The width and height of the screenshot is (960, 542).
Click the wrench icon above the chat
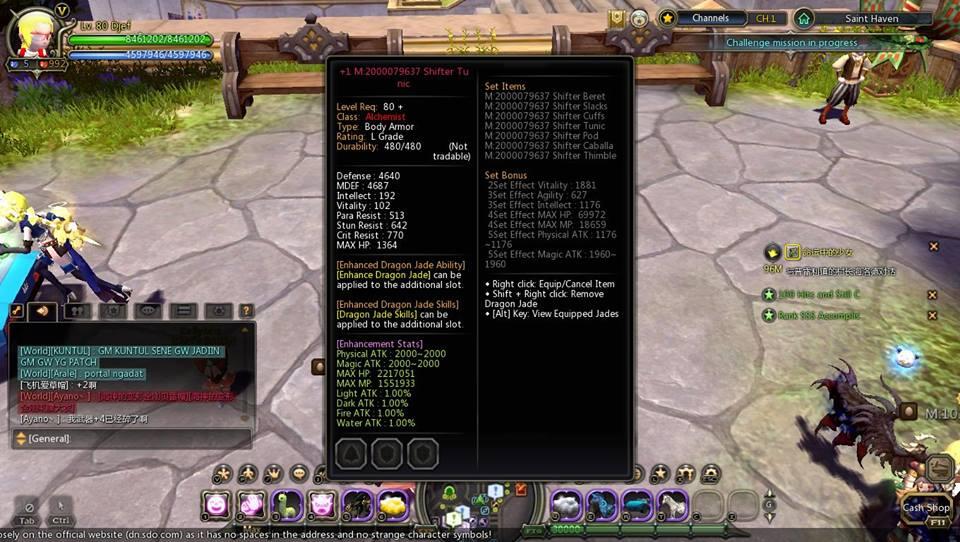pos(16,311)
